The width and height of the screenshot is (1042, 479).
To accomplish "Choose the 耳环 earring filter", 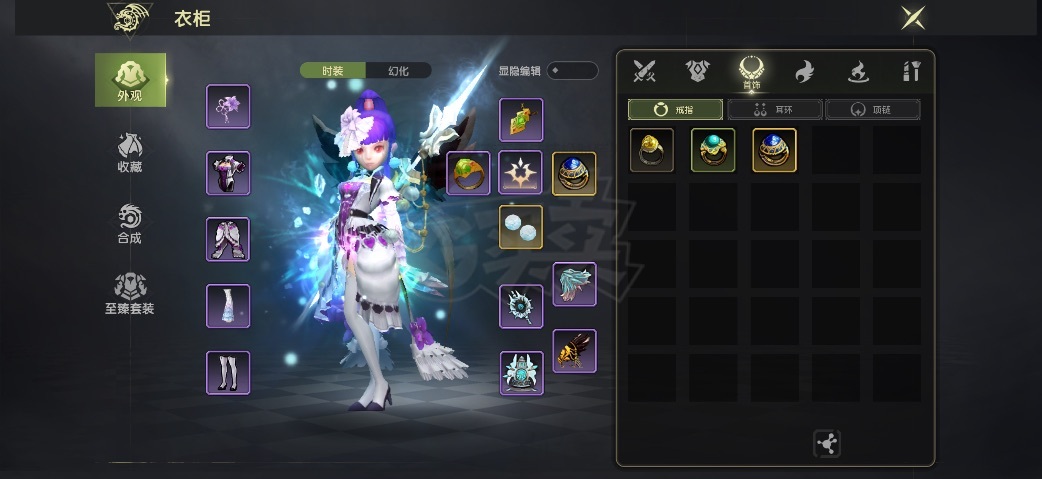I will click(774, 109).
